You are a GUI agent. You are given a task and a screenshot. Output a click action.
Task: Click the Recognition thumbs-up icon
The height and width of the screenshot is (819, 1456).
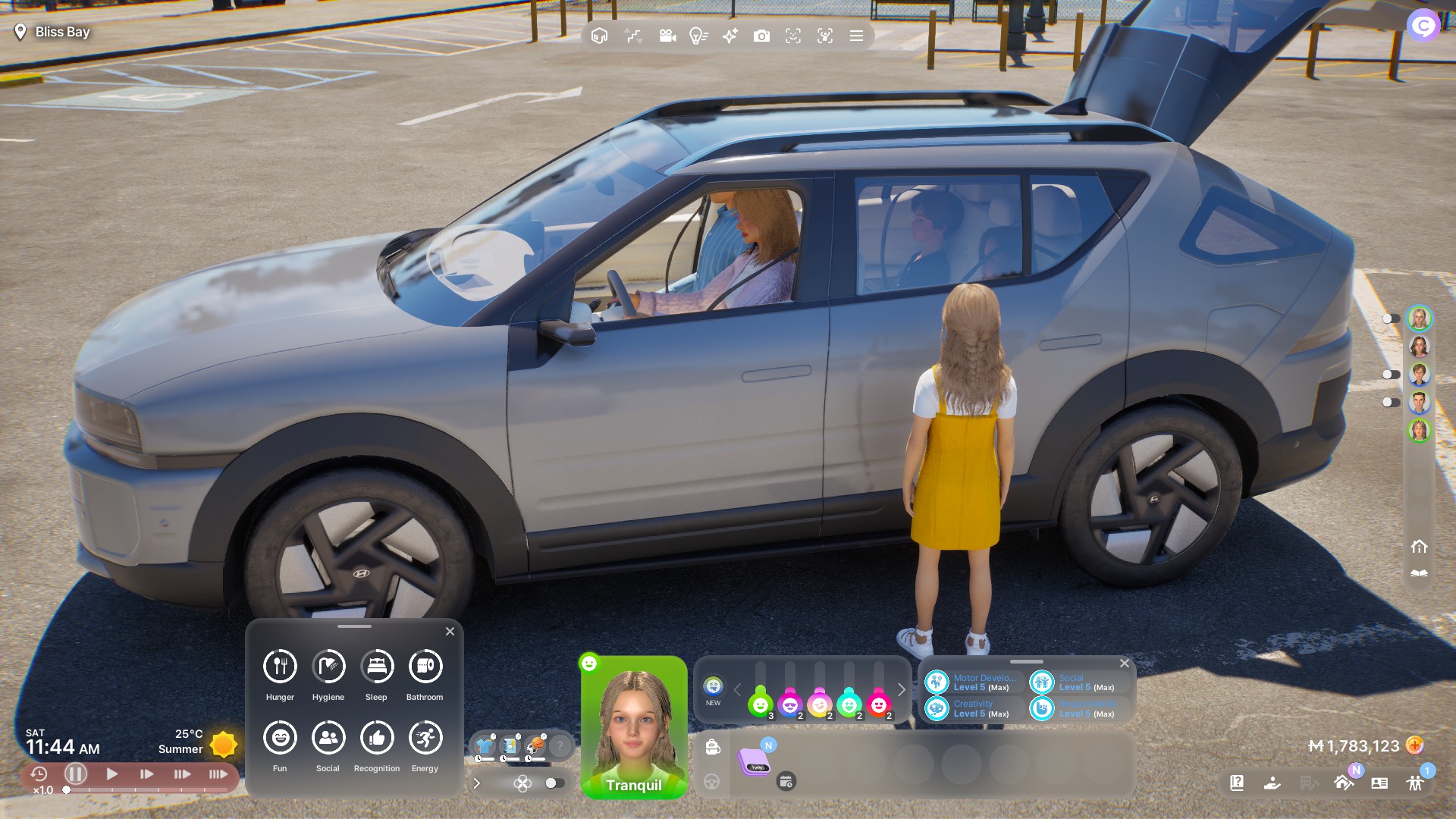point(377,738)
